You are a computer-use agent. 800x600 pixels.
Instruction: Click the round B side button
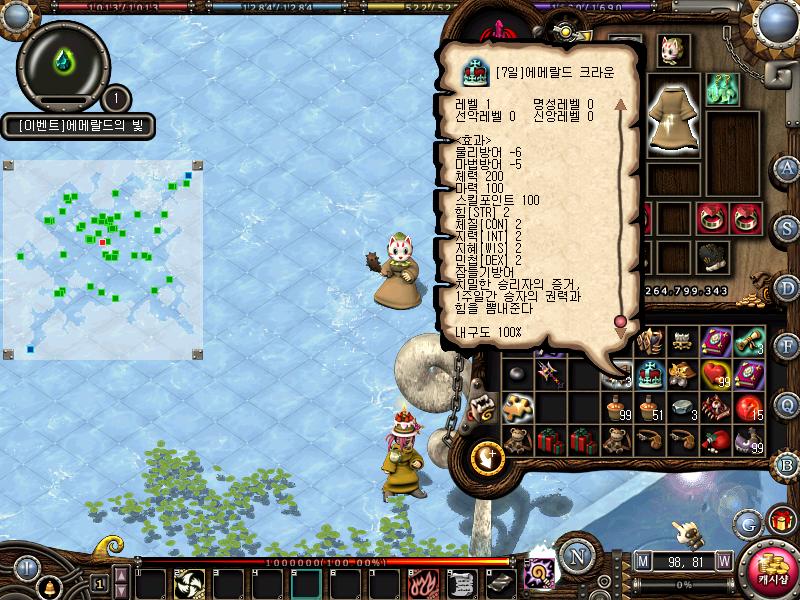click(787, 464)
